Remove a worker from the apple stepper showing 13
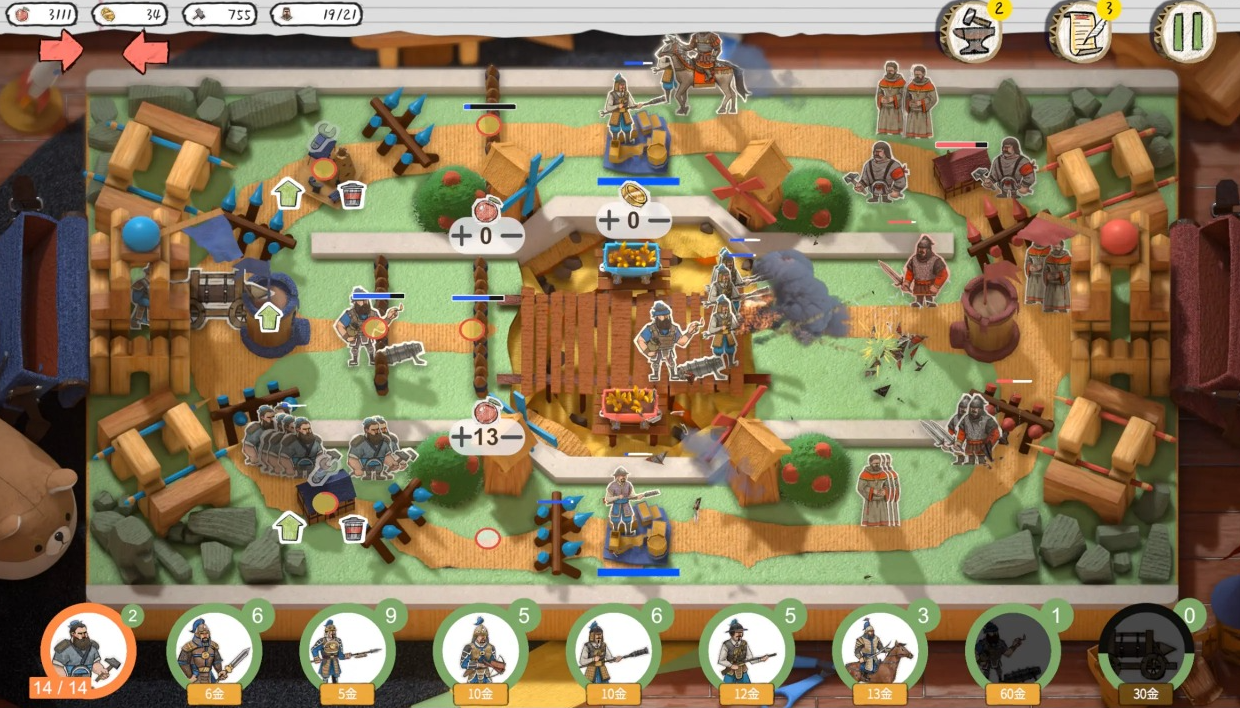This screenshot has height=708, width=1240. click(512, 437)
